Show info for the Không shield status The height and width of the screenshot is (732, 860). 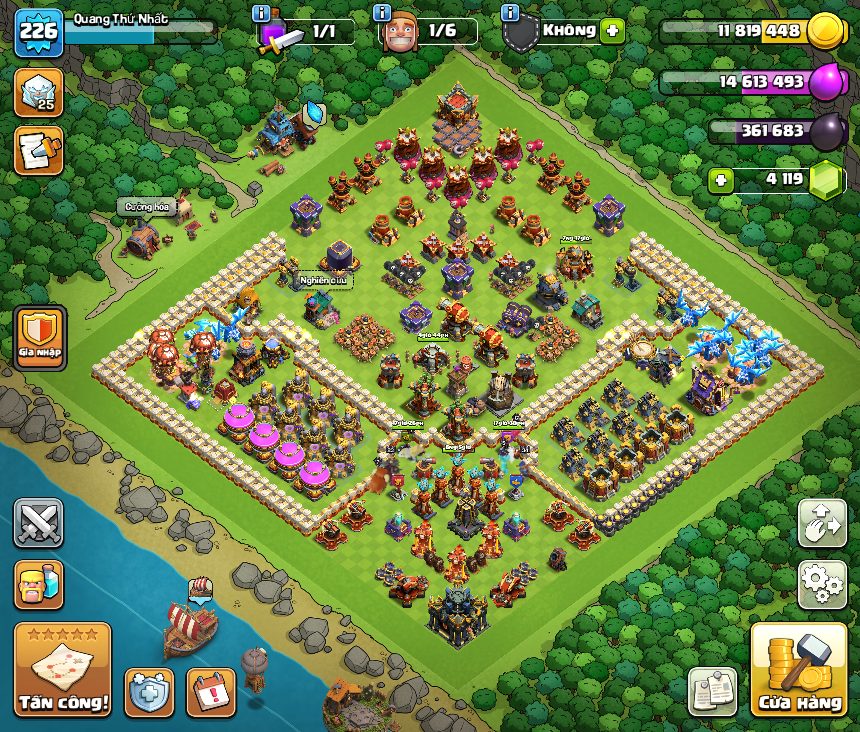click(x=510, y=13)
